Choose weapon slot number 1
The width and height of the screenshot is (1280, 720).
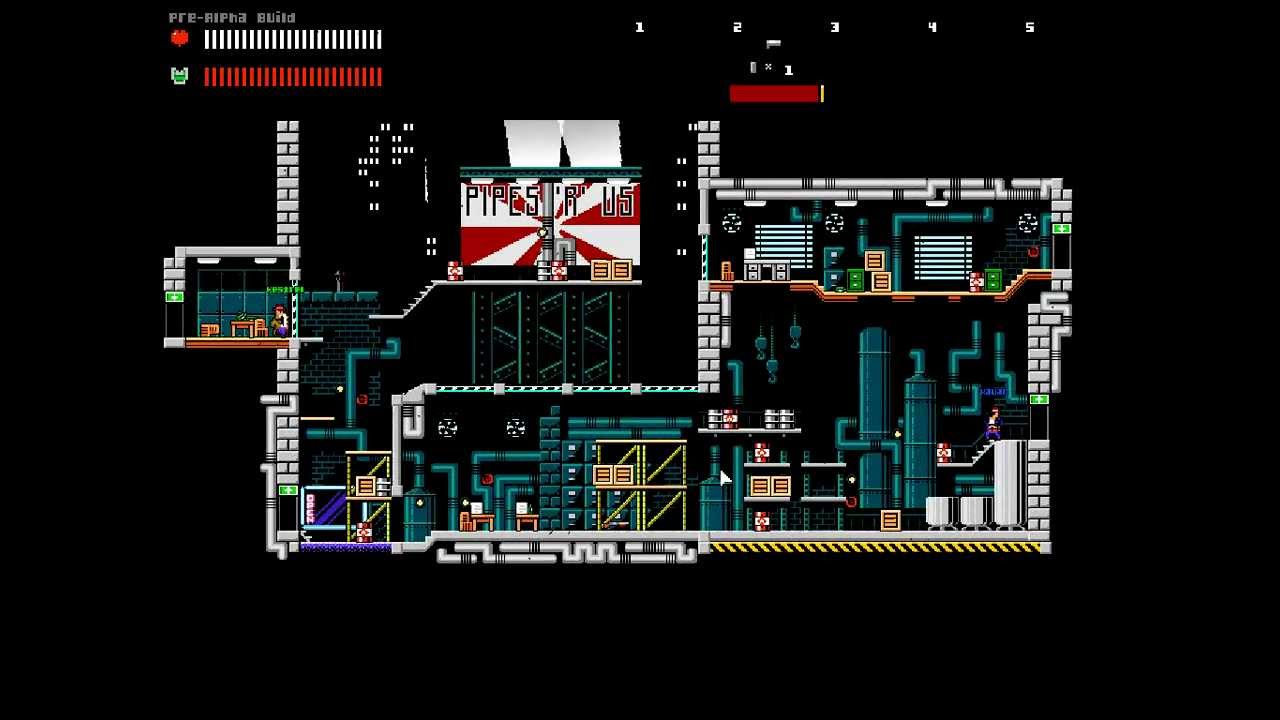tap(640, 28)
